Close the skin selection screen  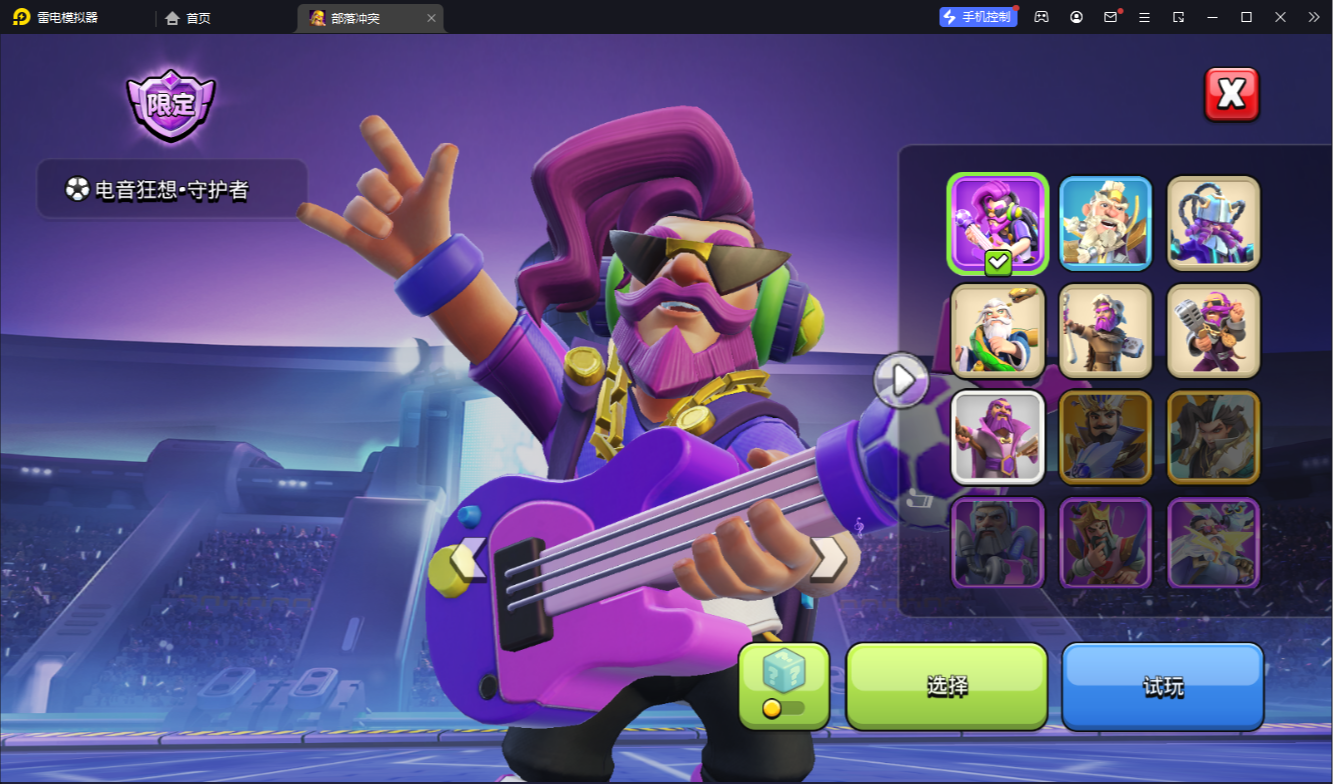tap(1231, 95)
